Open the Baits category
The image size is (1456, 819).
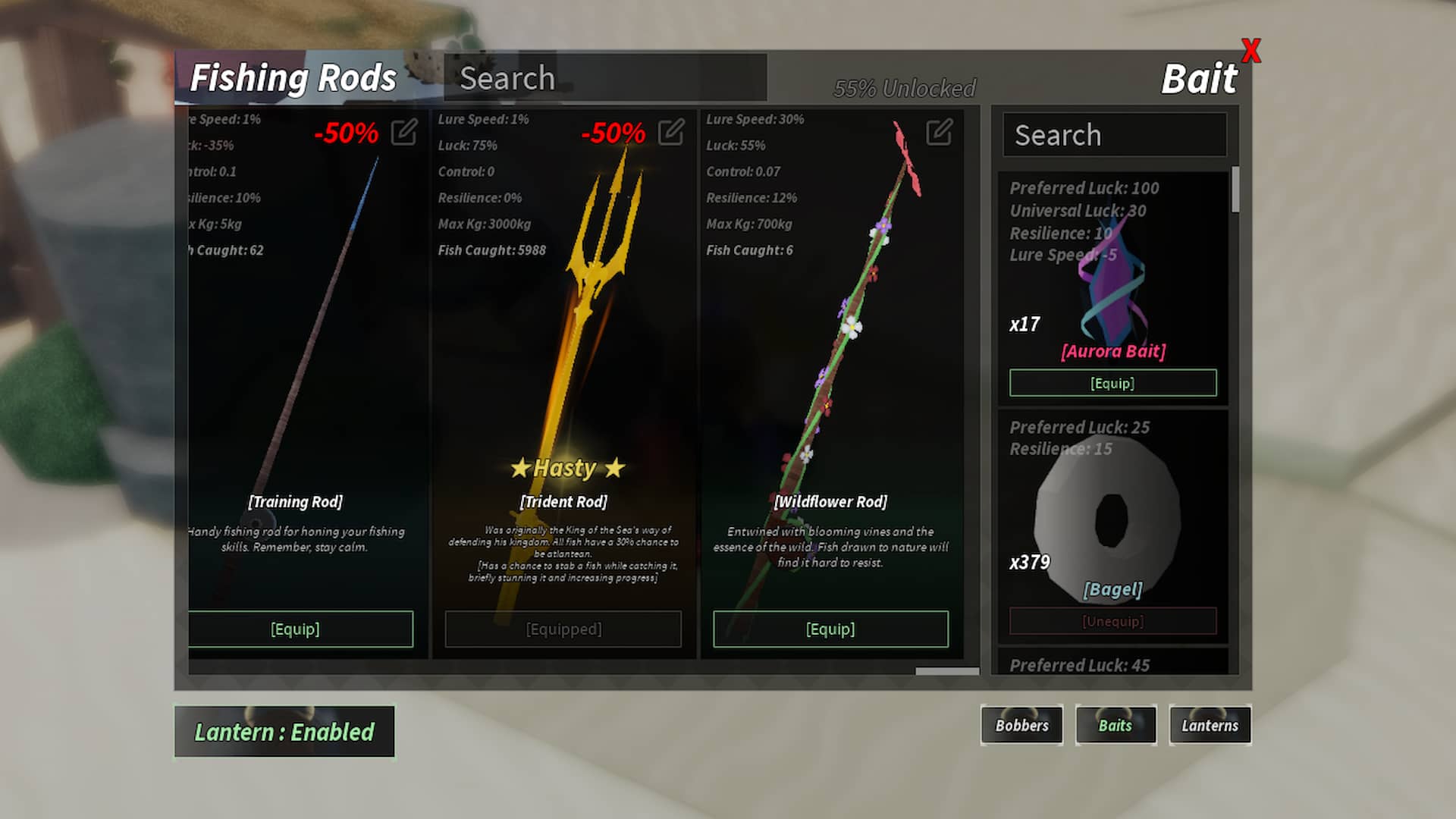[1116, 725]
